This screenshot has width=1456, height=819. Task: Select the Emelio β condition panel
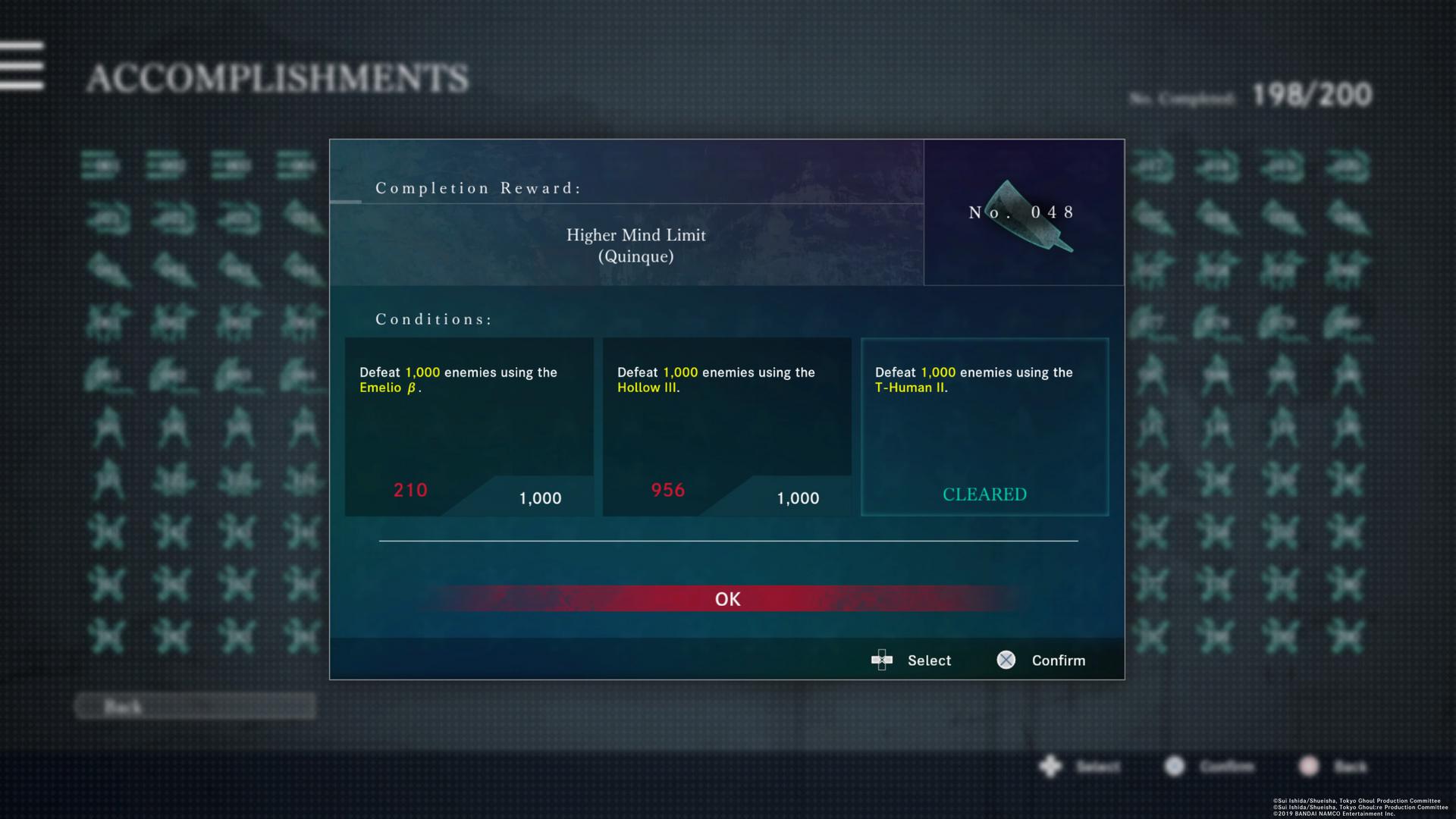[469, 427]
